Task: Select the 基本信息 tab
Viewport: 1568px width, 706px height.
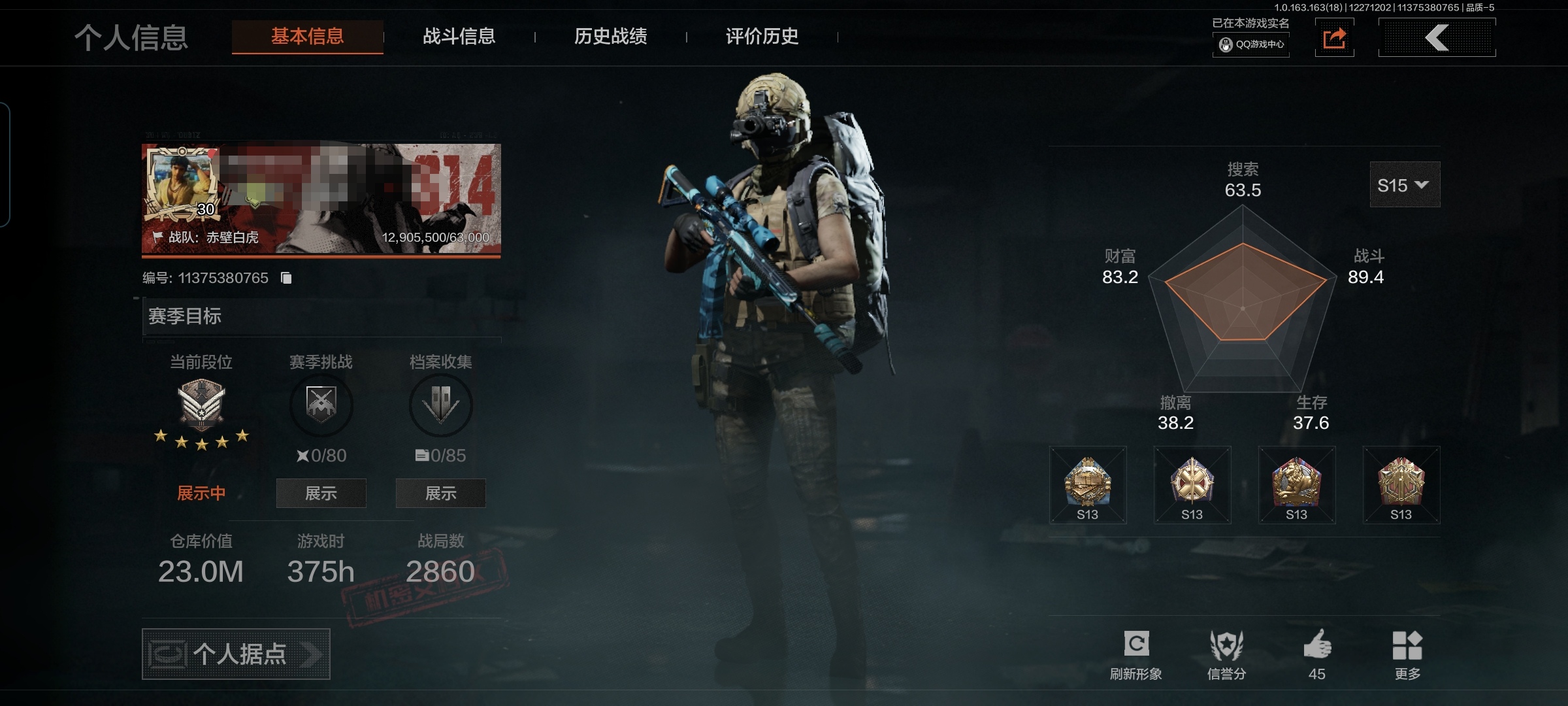Action: point(307,37)
